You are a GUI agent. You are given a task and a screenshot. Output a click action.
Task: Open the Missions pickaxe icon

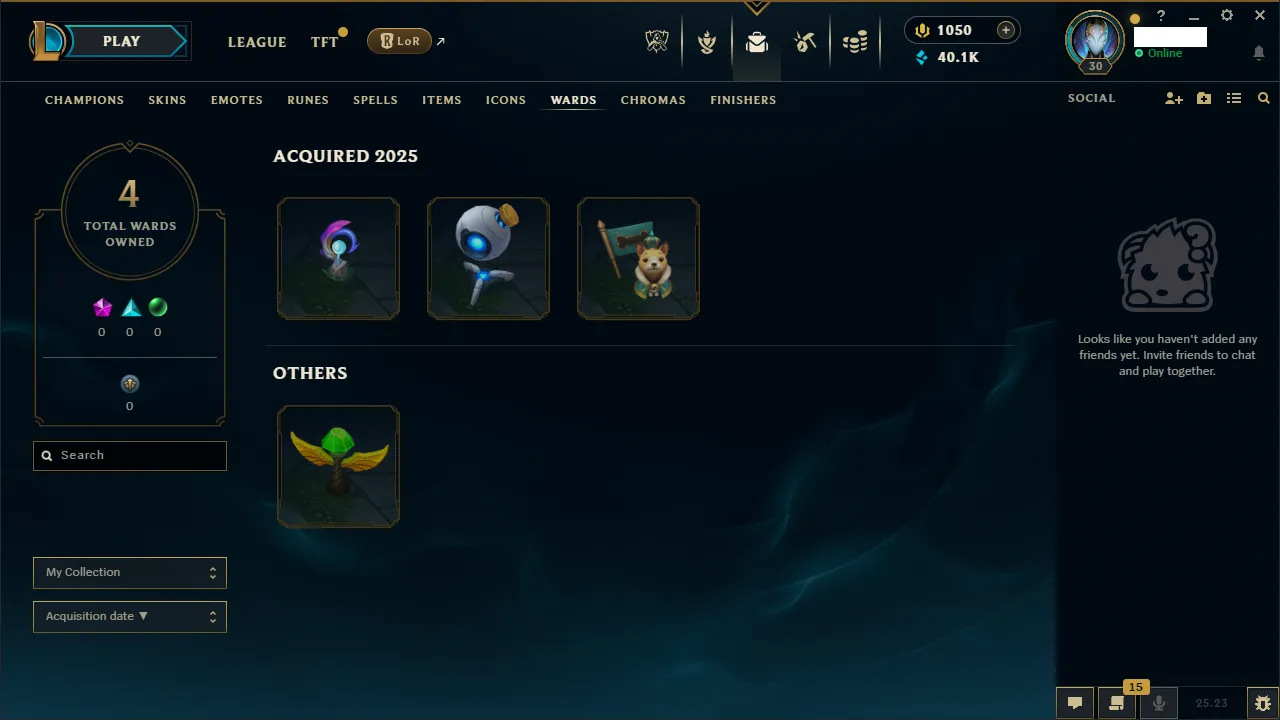click(805, 41)
